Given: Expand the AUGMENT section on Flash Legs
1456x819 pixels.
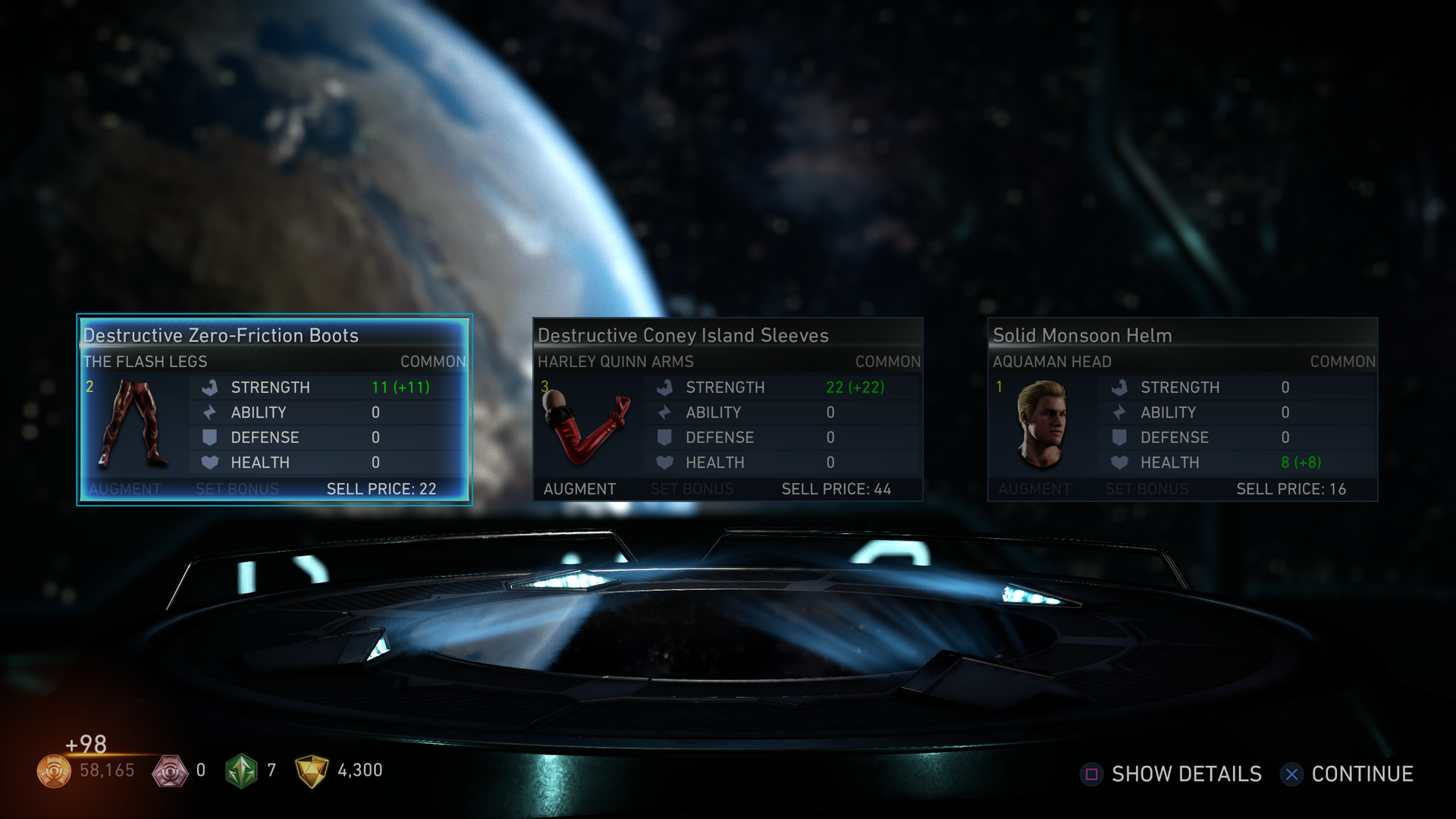Looking at the screenshot, I should point(124,489).
